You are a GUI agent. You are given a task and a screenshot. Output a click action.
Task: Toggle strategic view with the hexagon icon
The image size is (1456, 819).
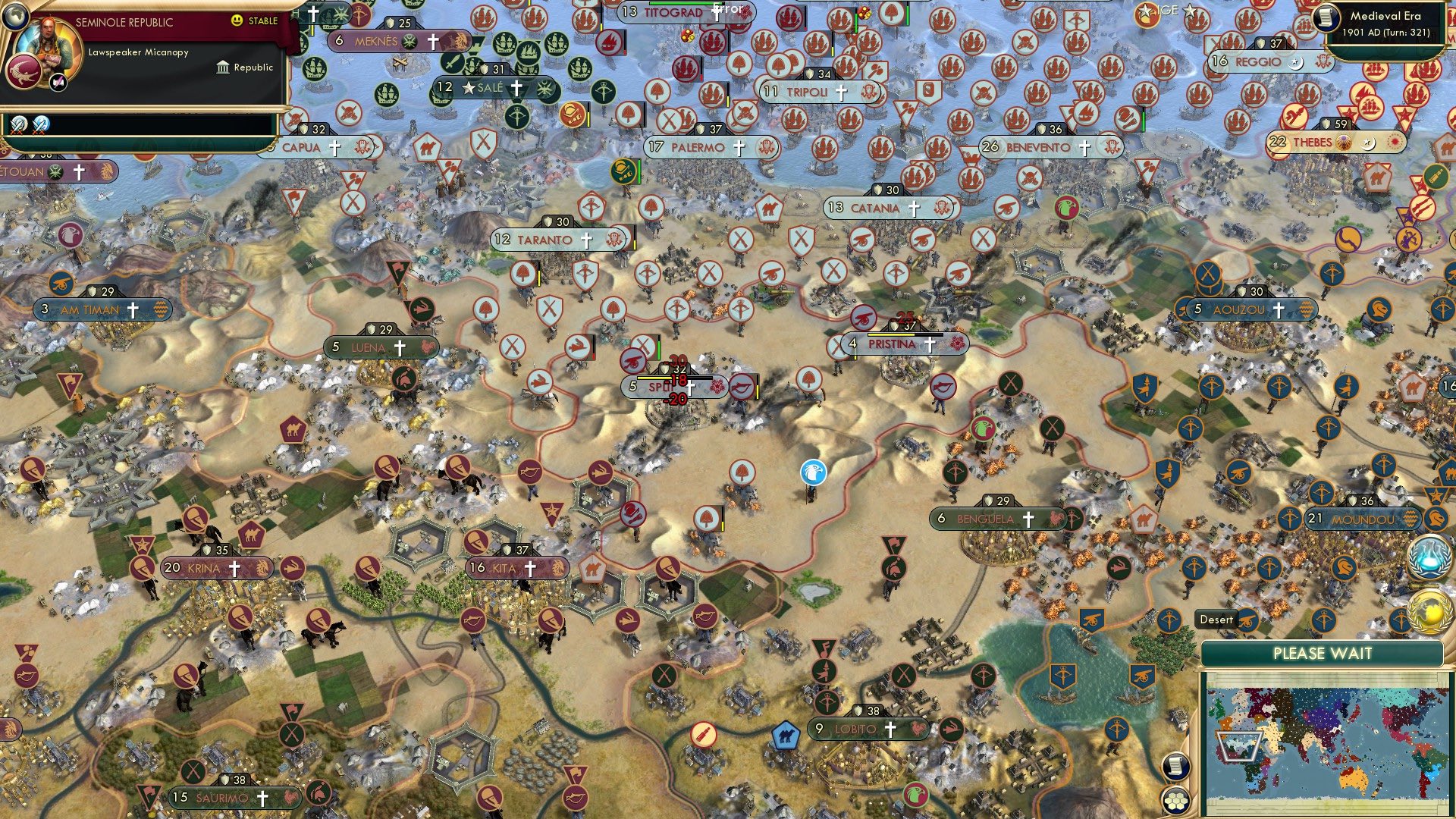tap(1176, 802)
